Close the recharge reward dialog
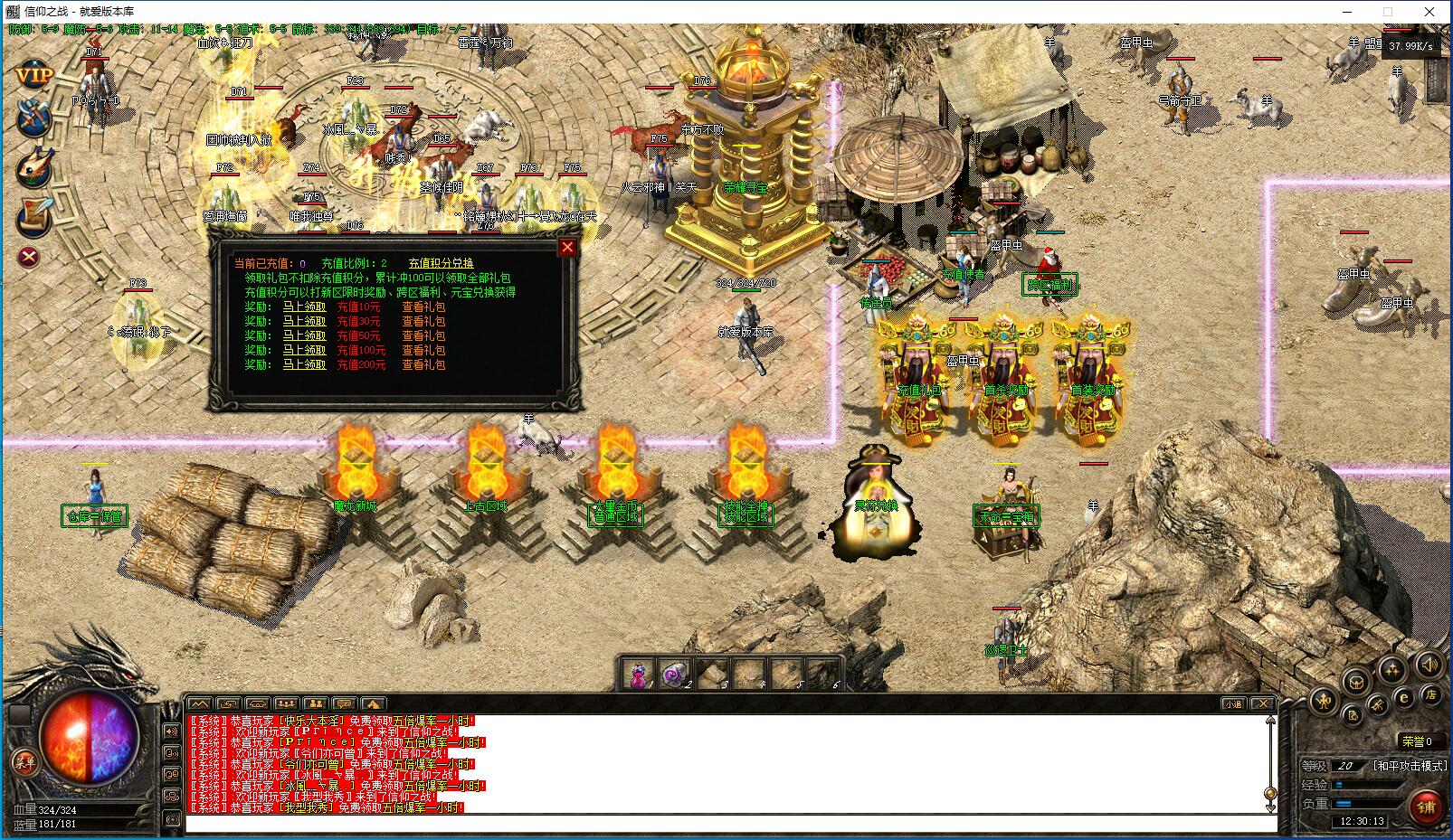 (567, 247)
